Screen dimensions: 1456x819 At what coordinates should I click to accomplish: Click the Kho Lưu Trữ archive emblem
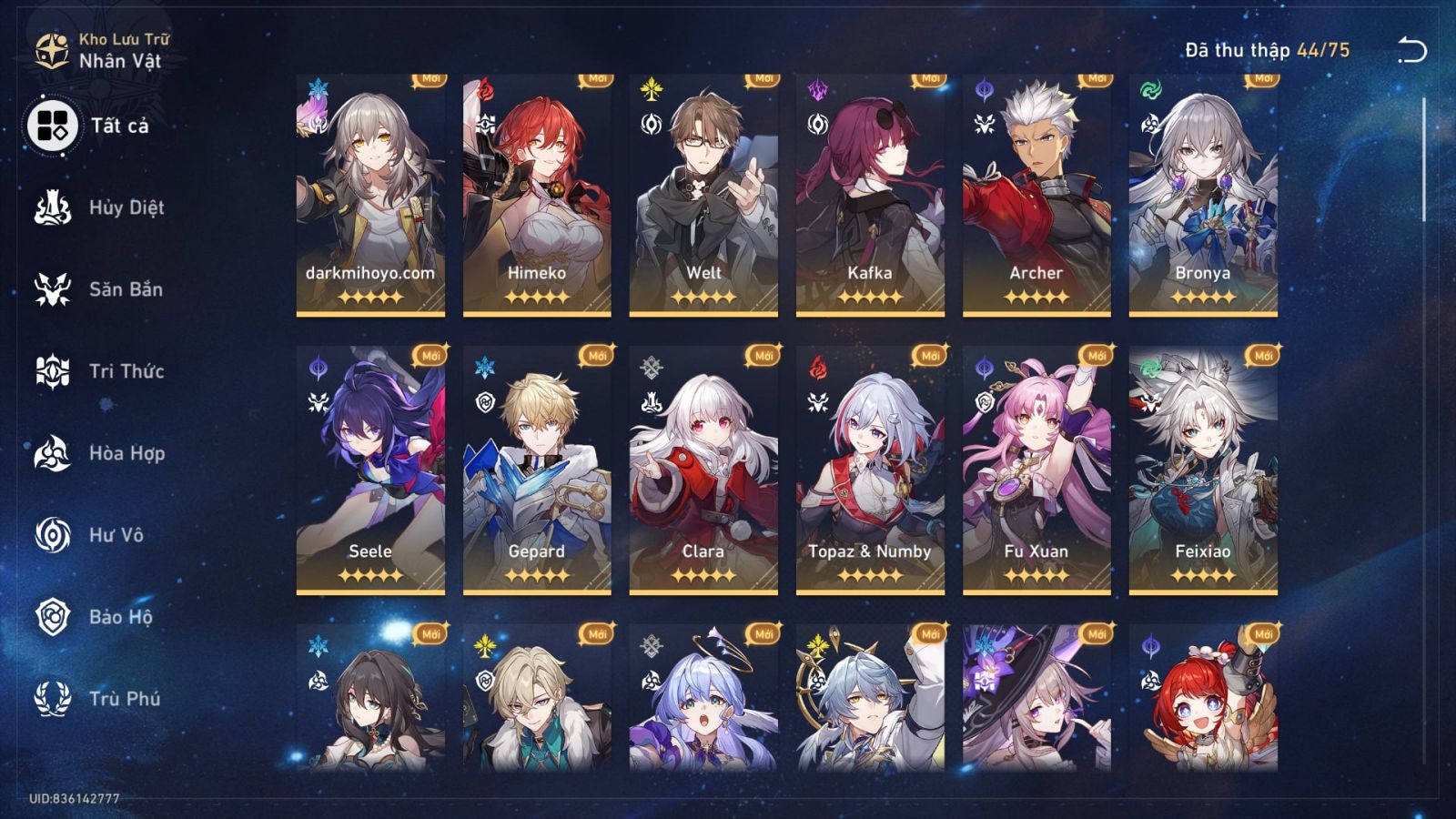click(50, 45)
